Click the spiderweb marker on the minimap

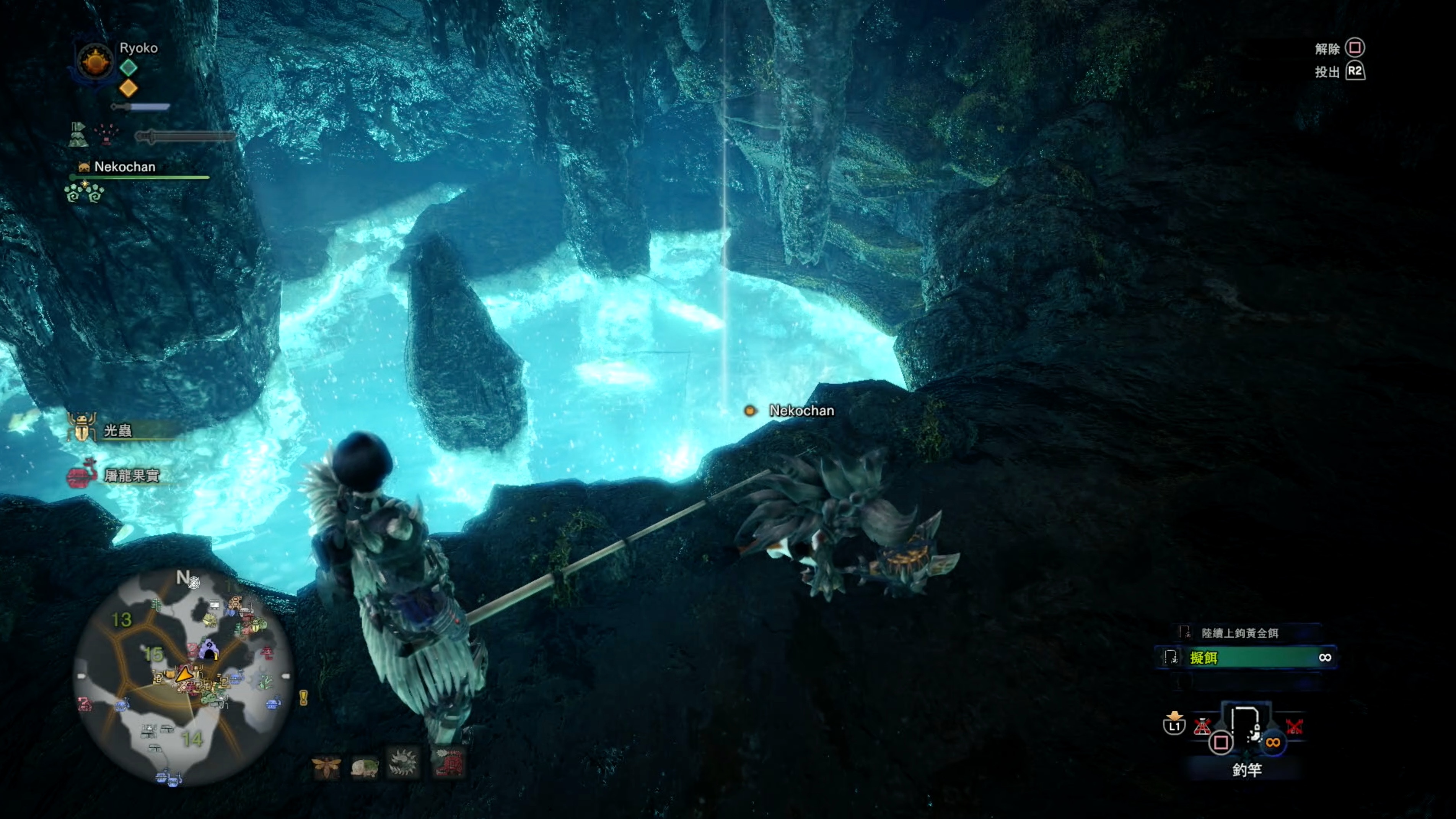pyautogui.click(x=194, y=582)
